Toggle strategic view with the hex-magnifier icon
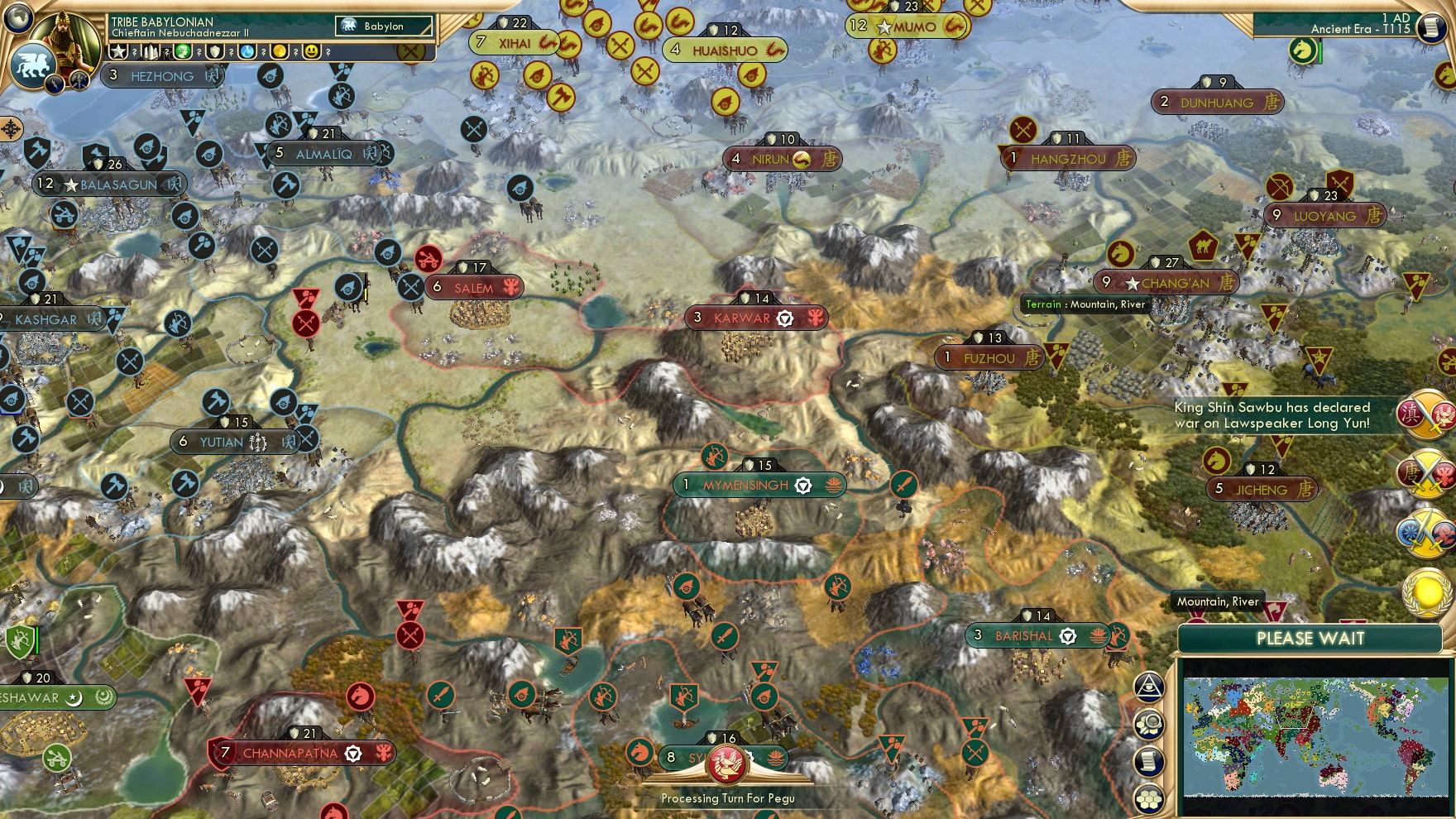Screen dimensions: 1456x819 coord(1147,722)
